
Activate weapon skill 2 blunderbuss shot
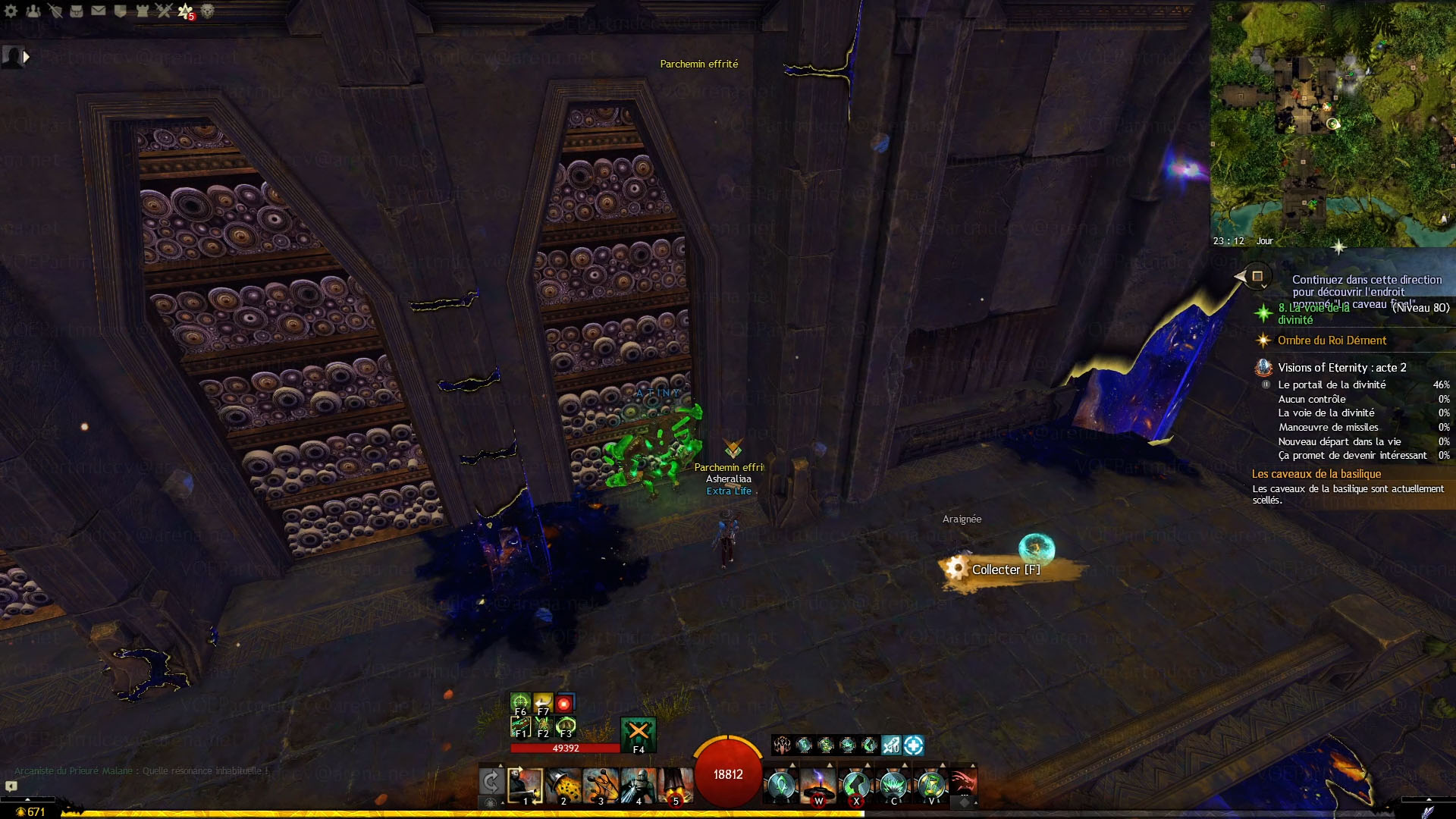(x=563, y=786)
